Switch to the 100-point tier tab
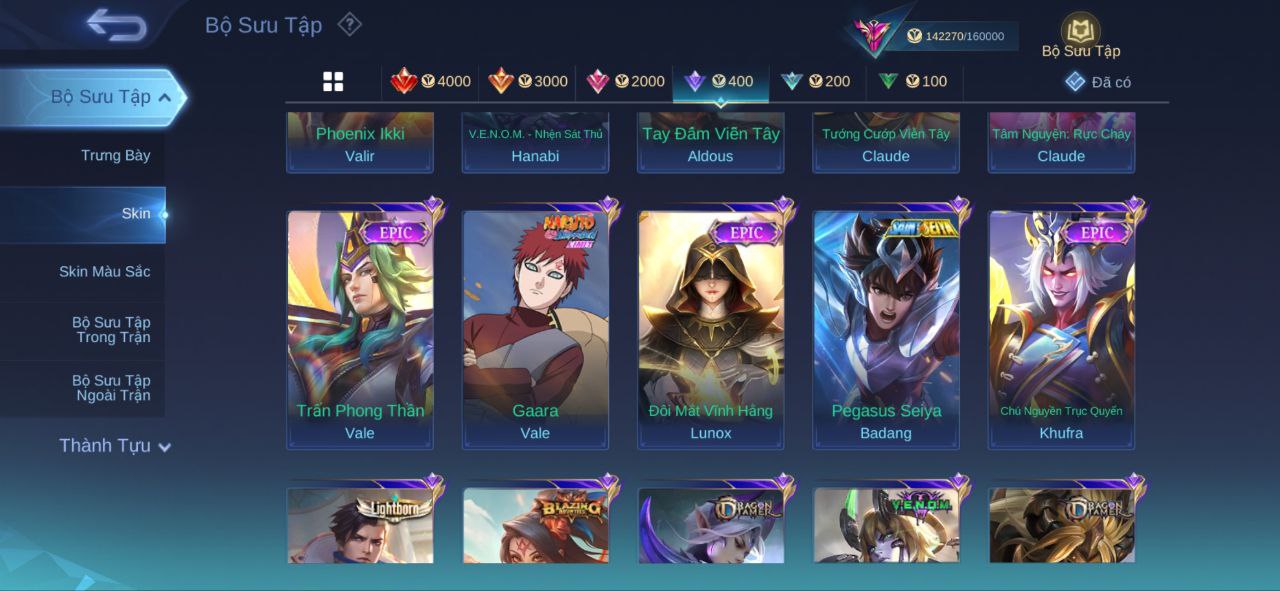Image resolution: width=1280 pixels, height=591 pixels. coord(913,82)
